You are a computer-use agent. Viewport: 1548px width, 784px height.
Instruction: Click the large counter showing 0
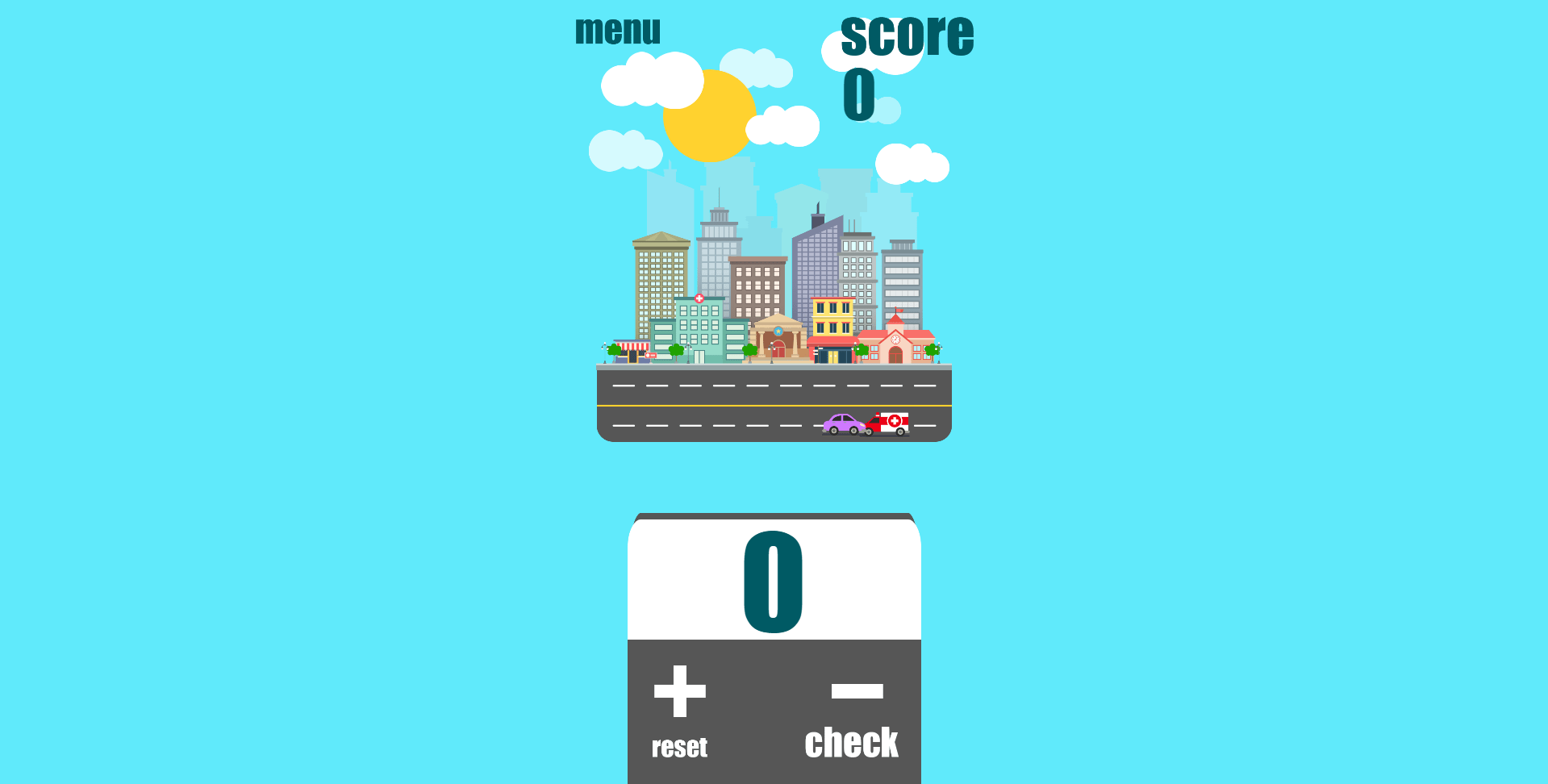click(x=772, y=582)
